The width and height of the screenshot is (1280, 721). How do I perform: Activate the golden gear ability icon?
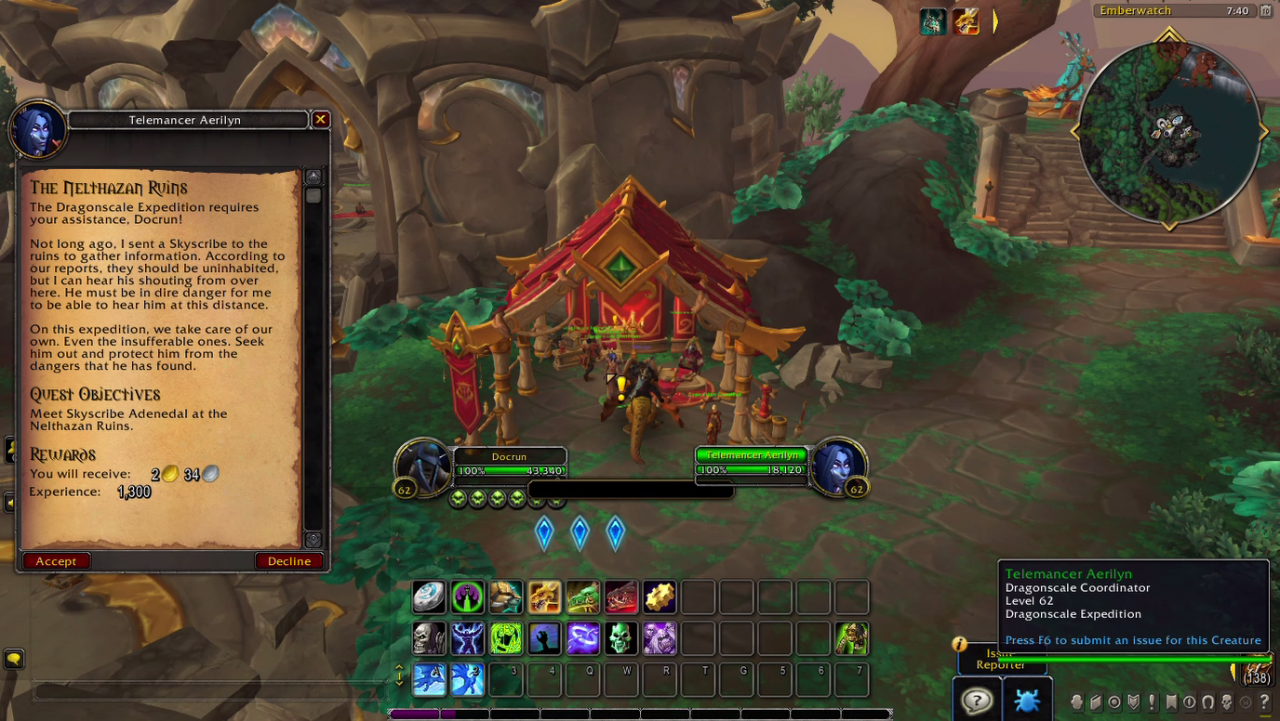tap(659, 597)
